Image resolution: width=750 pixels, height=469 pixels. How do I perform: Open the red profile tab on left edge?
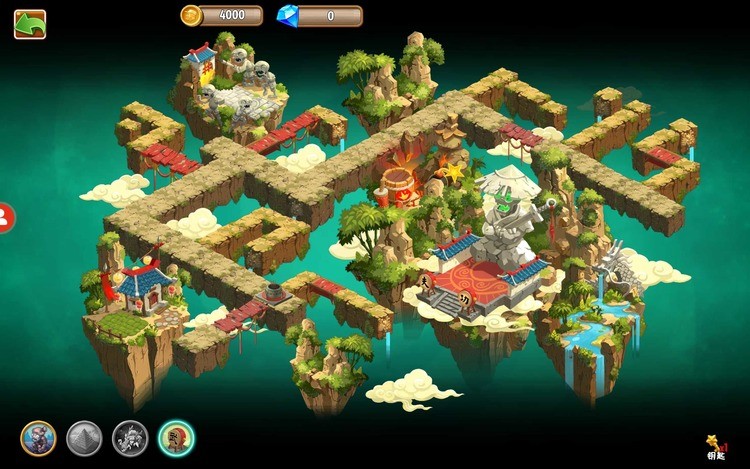pos(5,216)
